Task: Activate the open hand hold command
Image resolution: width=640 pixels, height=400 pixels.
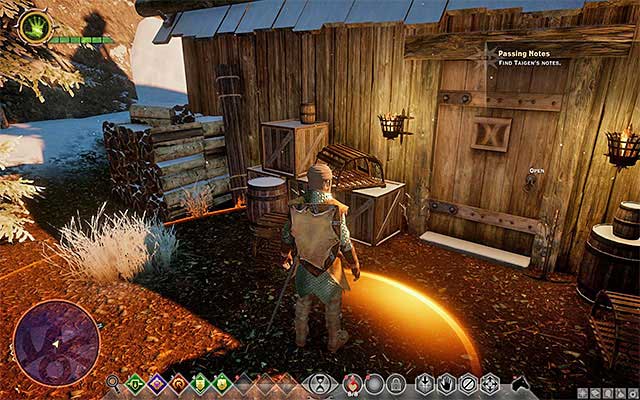Action: [x=445, y=383]
